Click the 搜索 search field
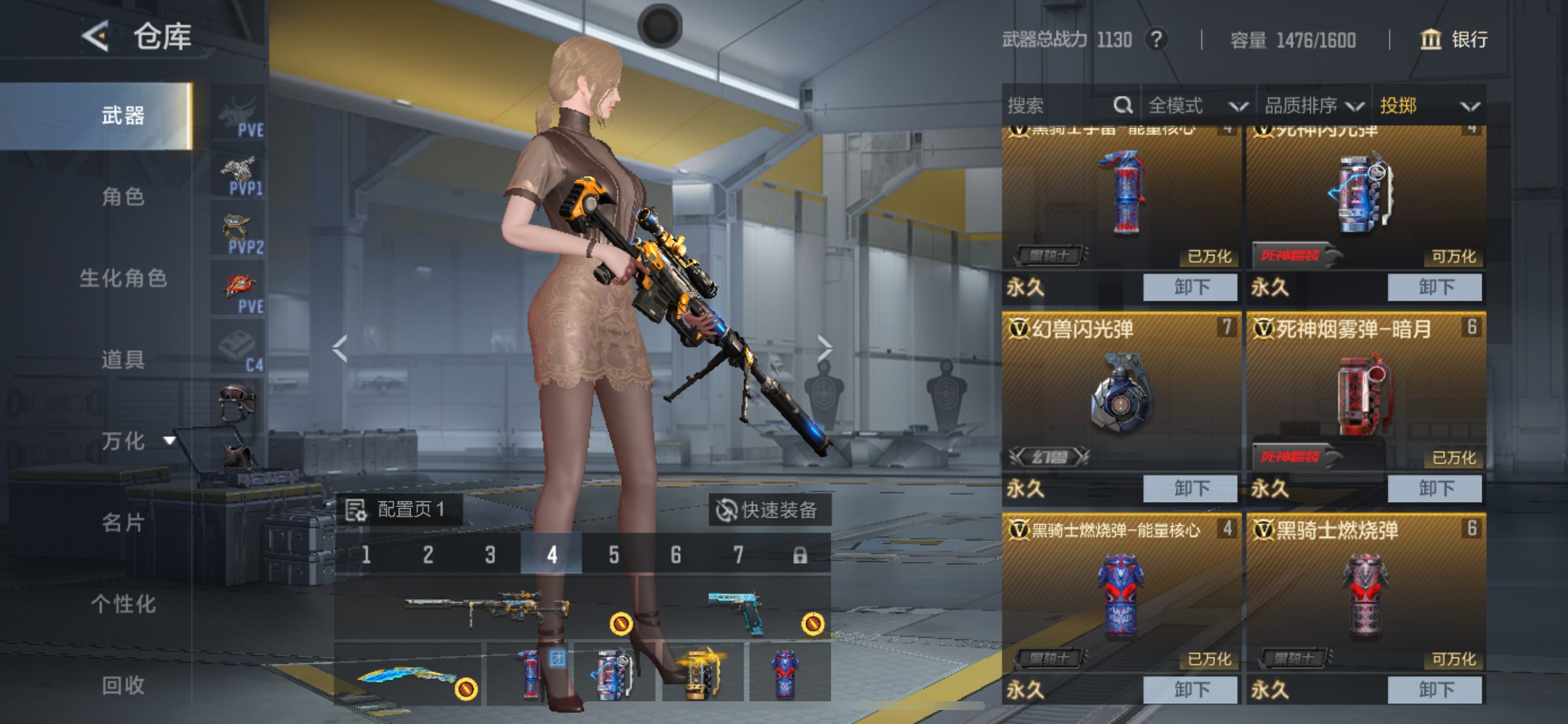1568x724 pixels. click(1059, 106)
